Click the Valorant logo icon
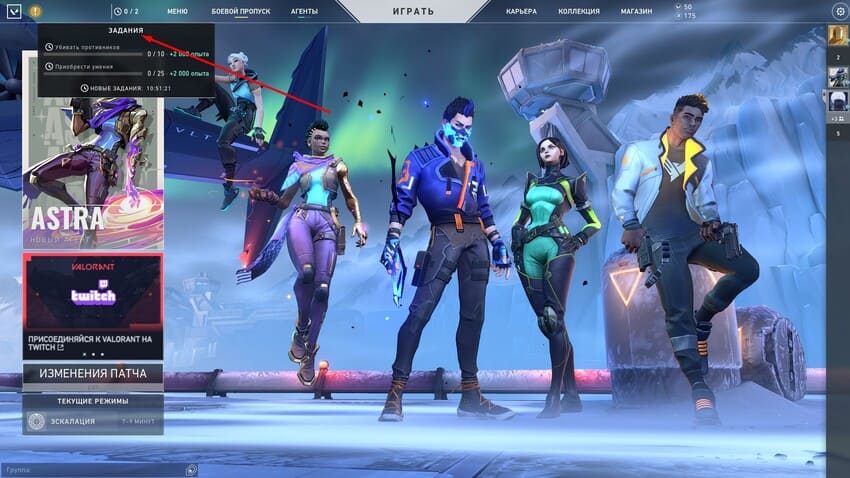This screenshot has height=478, width=850. (11, 11)
